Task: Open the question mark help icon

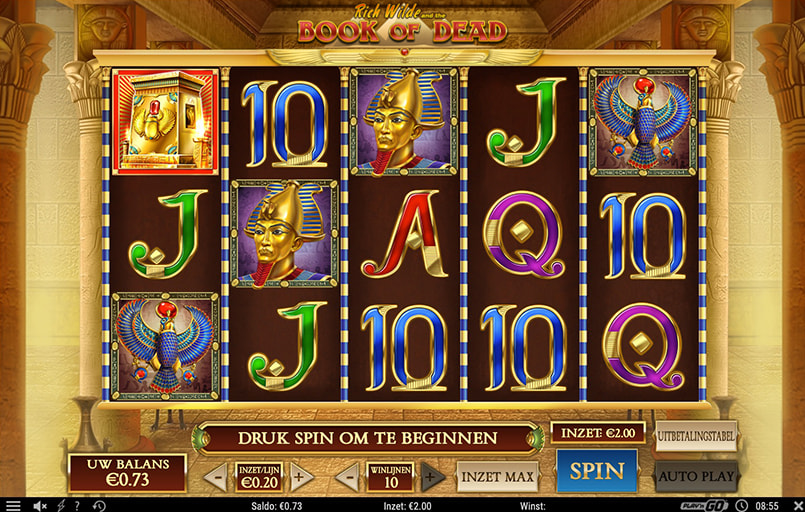Action: click(77, 505)
